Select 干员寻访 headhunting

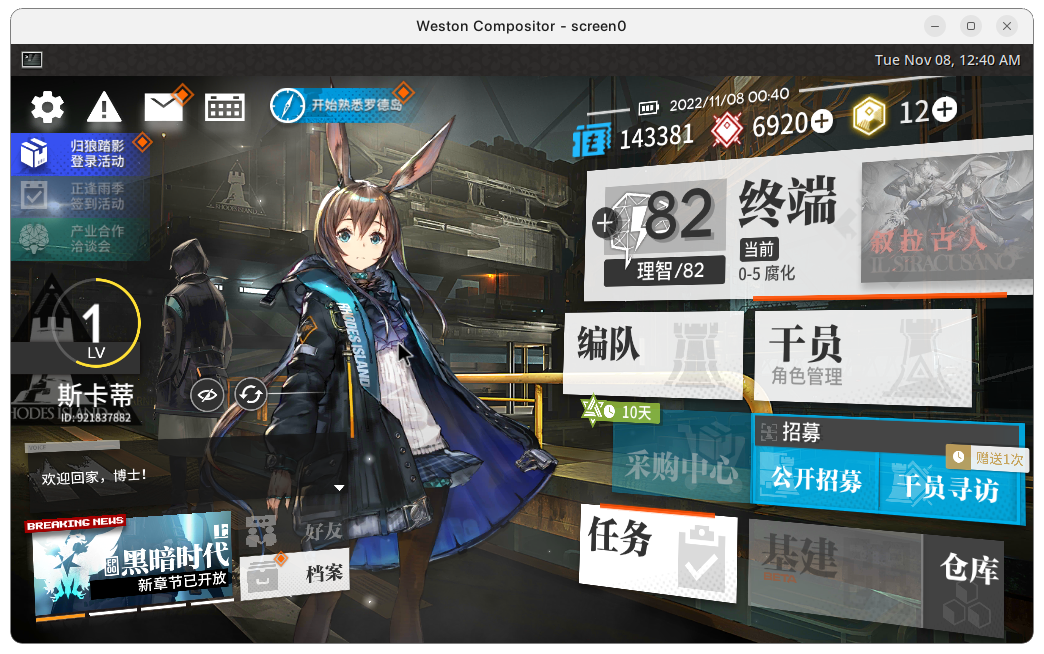pyautogui.click(x=947, y=487)
